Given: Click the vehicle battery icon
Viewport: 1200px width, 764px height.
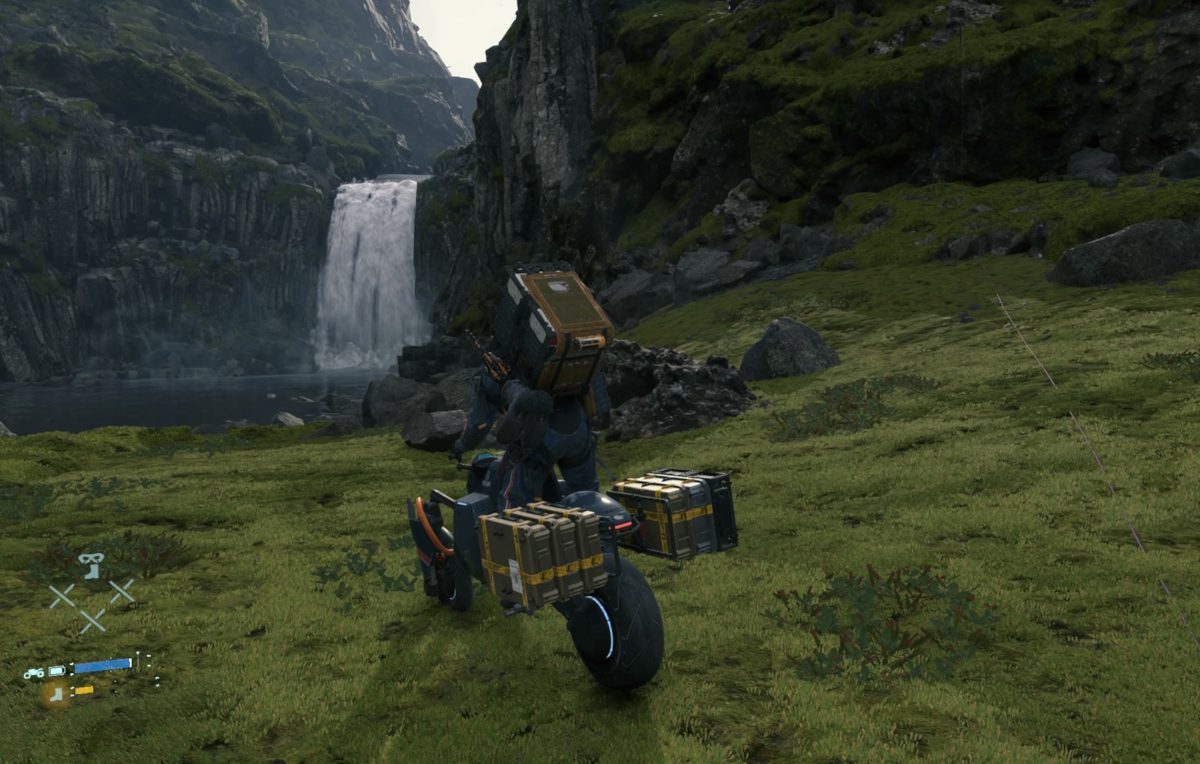Looking at the screenshot, I should [x=57, y=670].
